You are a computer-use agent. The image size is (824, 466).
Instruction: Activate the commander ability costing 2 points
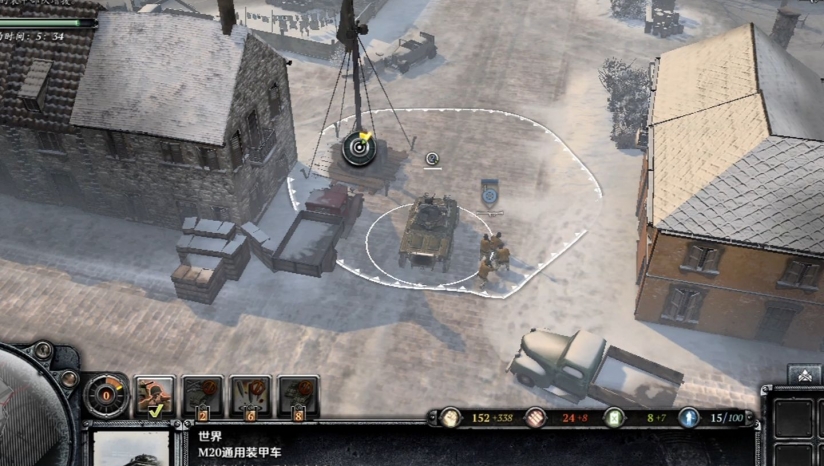pyautogui.click(x=203, y=396)
